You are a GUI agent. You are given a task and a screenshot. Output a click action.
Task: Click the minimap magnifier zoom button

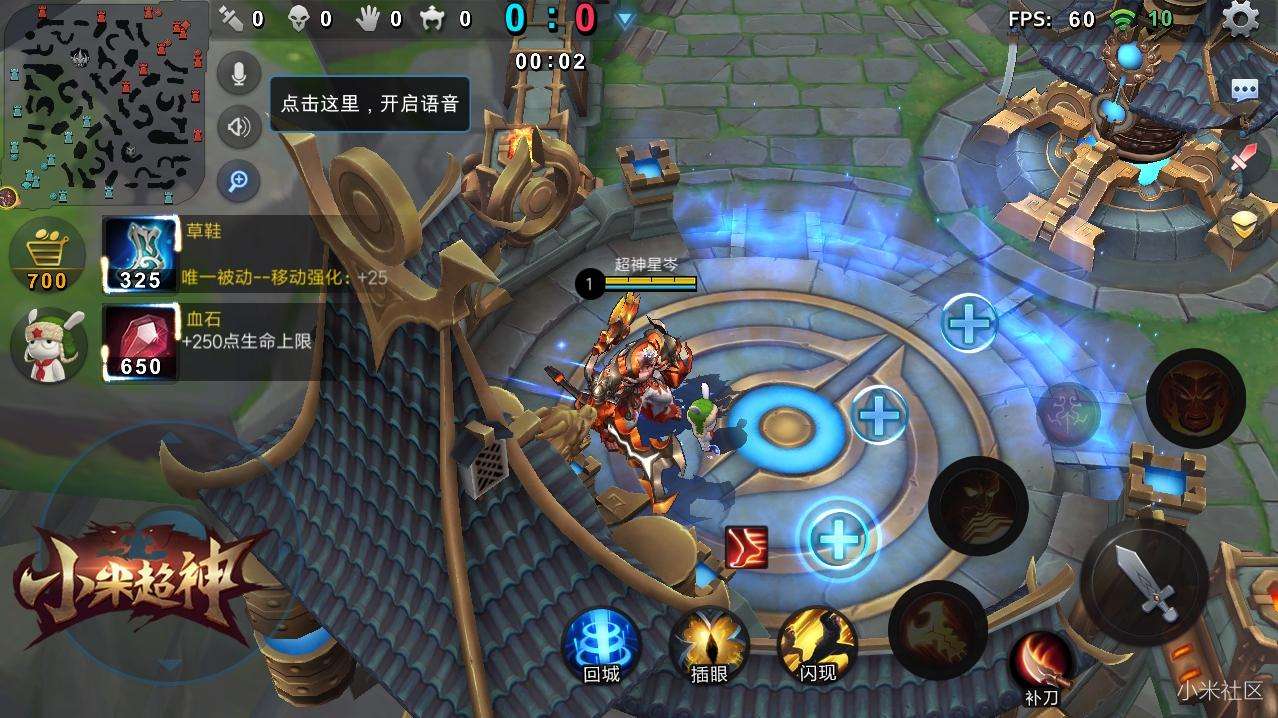239,181
